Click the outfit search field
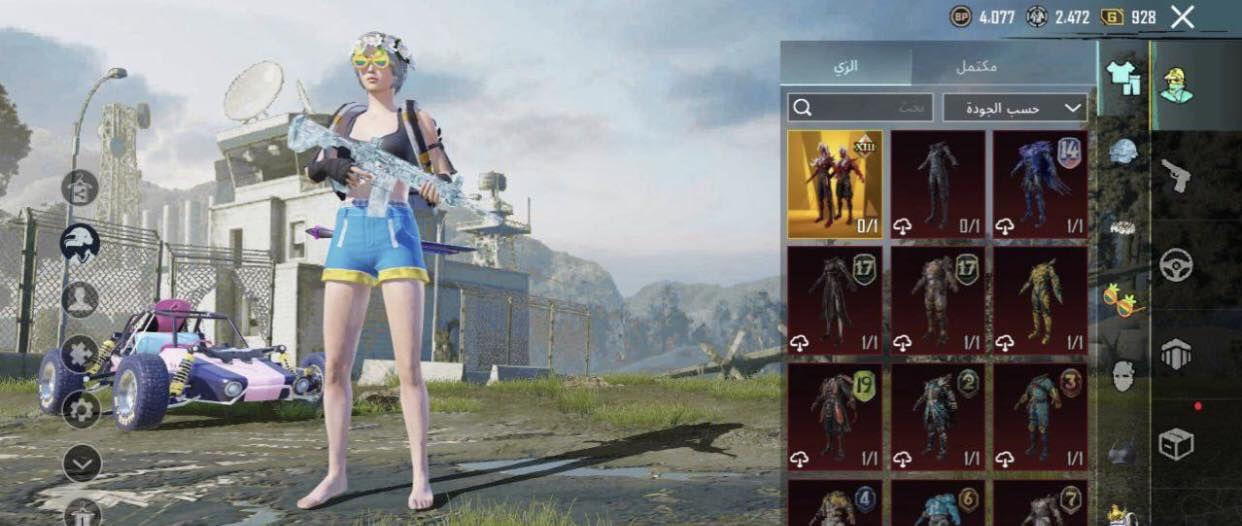Screen dimensions: 1242x526 pyautogui.click(x=860, y=107)
